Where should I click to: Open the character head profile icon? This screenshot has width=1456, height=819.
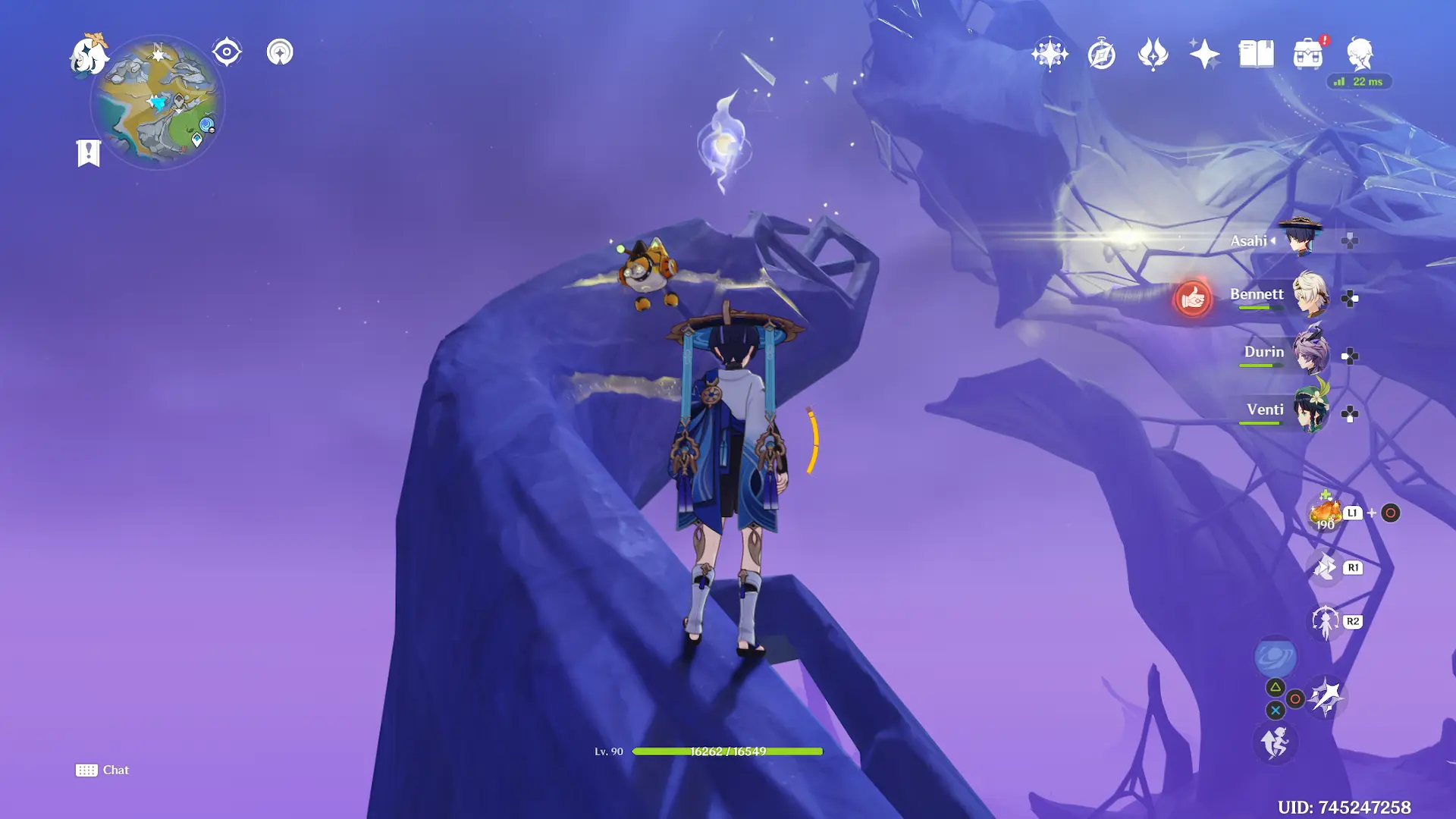[1360, 54]
